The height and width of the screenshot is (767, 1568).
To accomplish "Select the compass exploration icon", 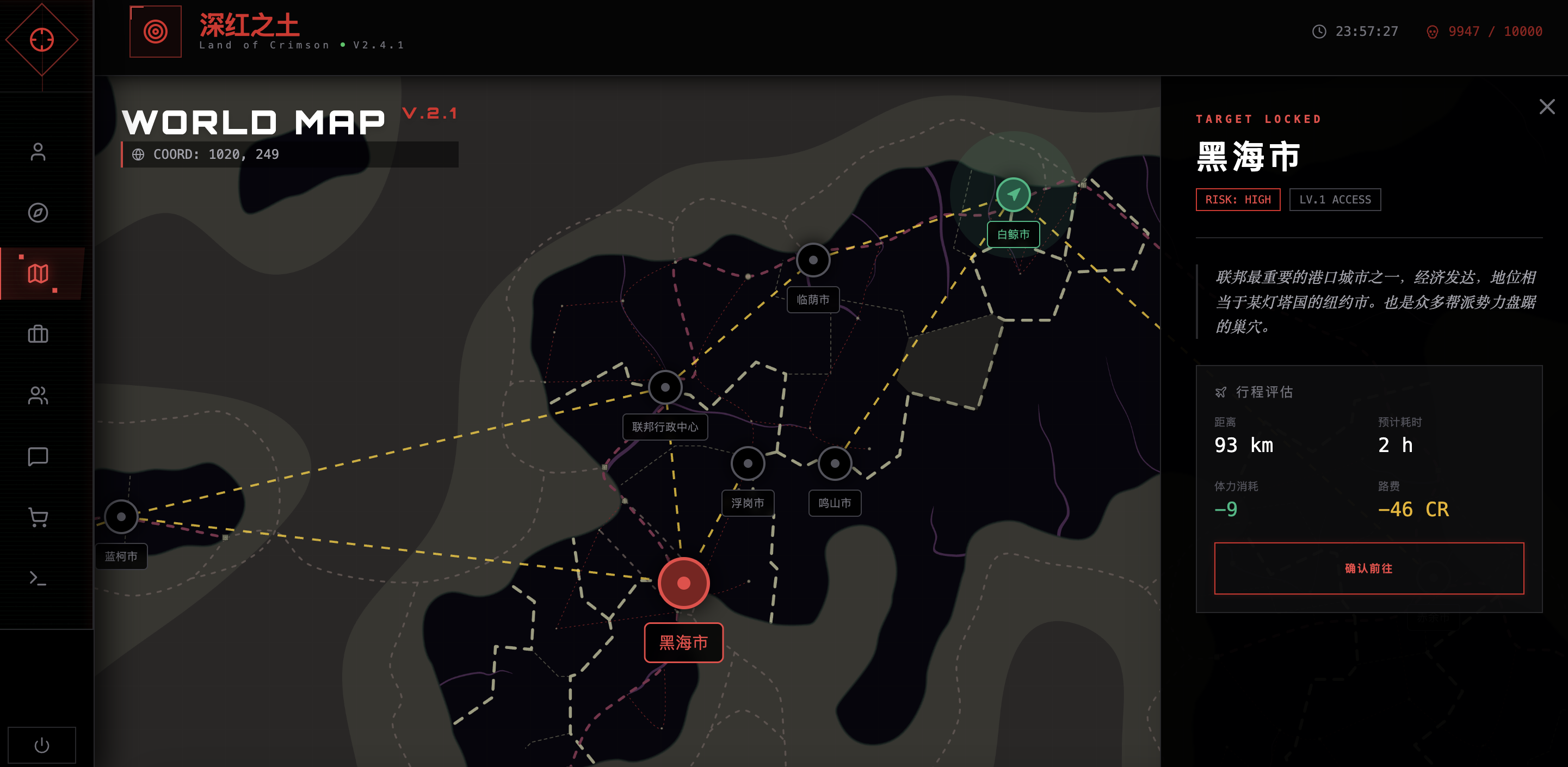I will [38, 213].
